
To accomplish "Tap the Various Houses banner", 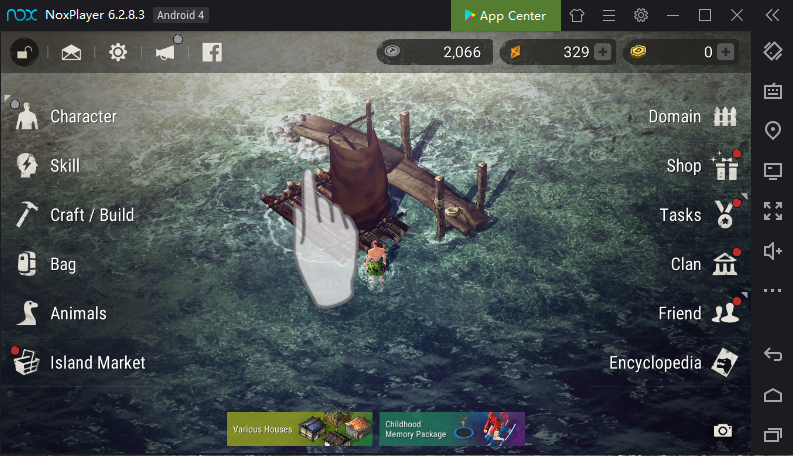I will tap(299, 429).
